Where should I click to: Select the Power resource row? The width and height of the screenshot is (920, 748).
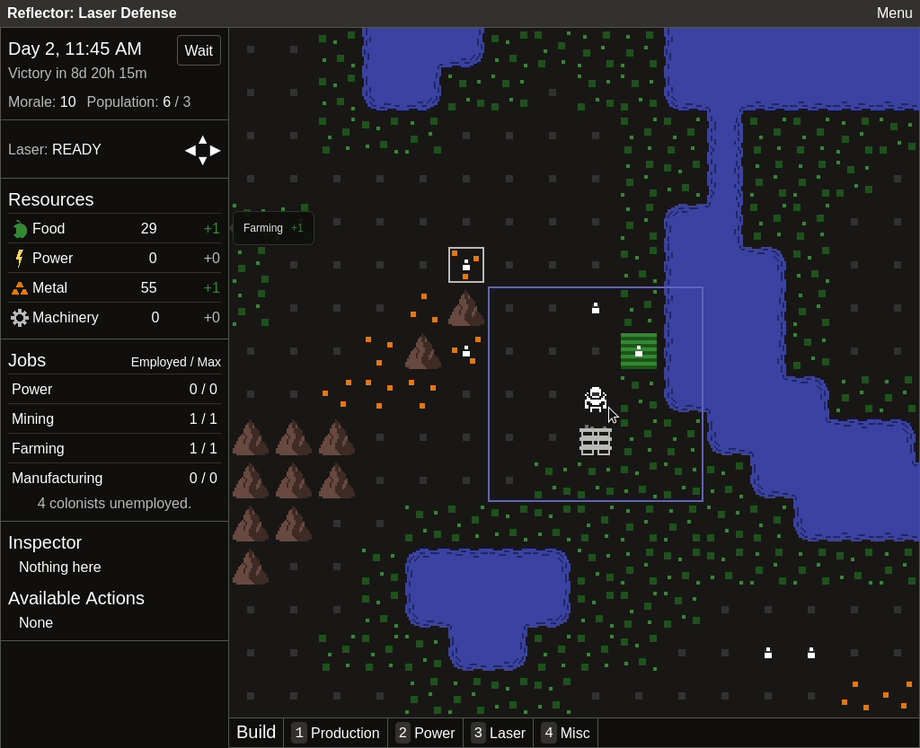pos(114,258)
